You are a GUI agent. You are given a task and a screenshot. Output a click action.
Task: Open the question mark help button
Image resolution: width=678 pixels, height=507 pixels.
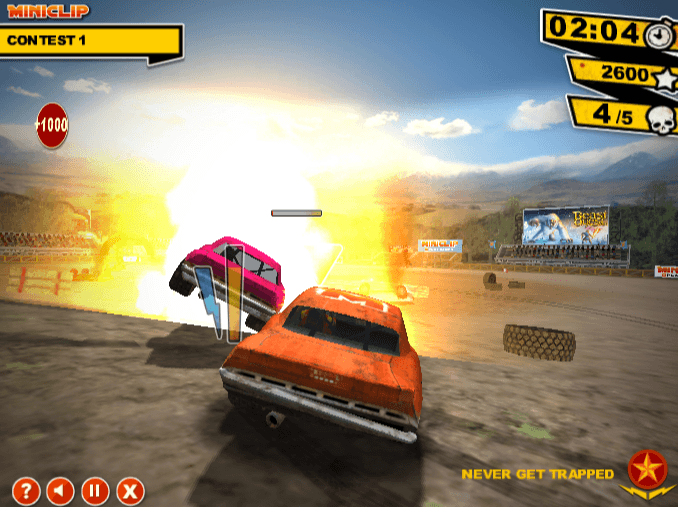[26, 490]
